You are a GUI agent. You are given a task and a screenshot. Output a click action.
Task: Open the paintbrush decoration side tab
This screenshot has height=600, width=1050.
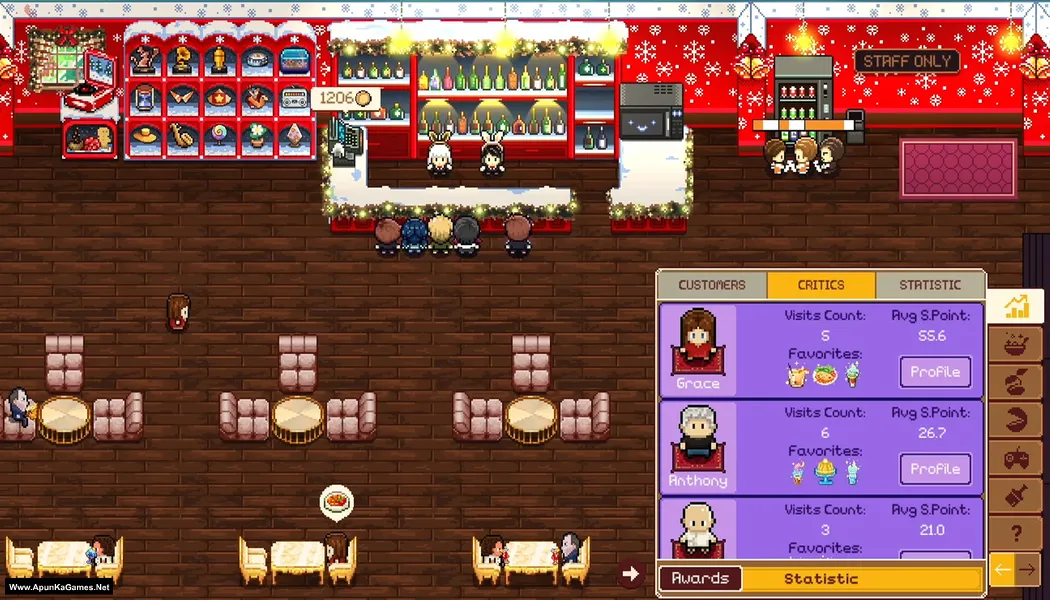[1016, 497]
